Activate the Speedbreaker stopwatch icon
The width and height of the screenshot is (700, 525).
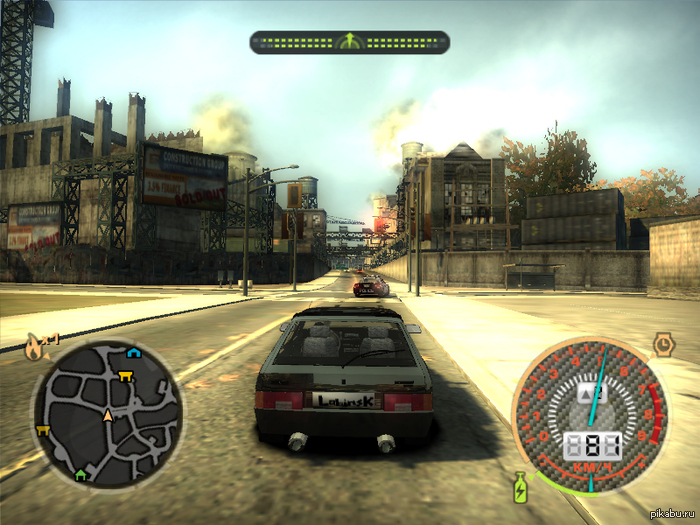point(662,346)
